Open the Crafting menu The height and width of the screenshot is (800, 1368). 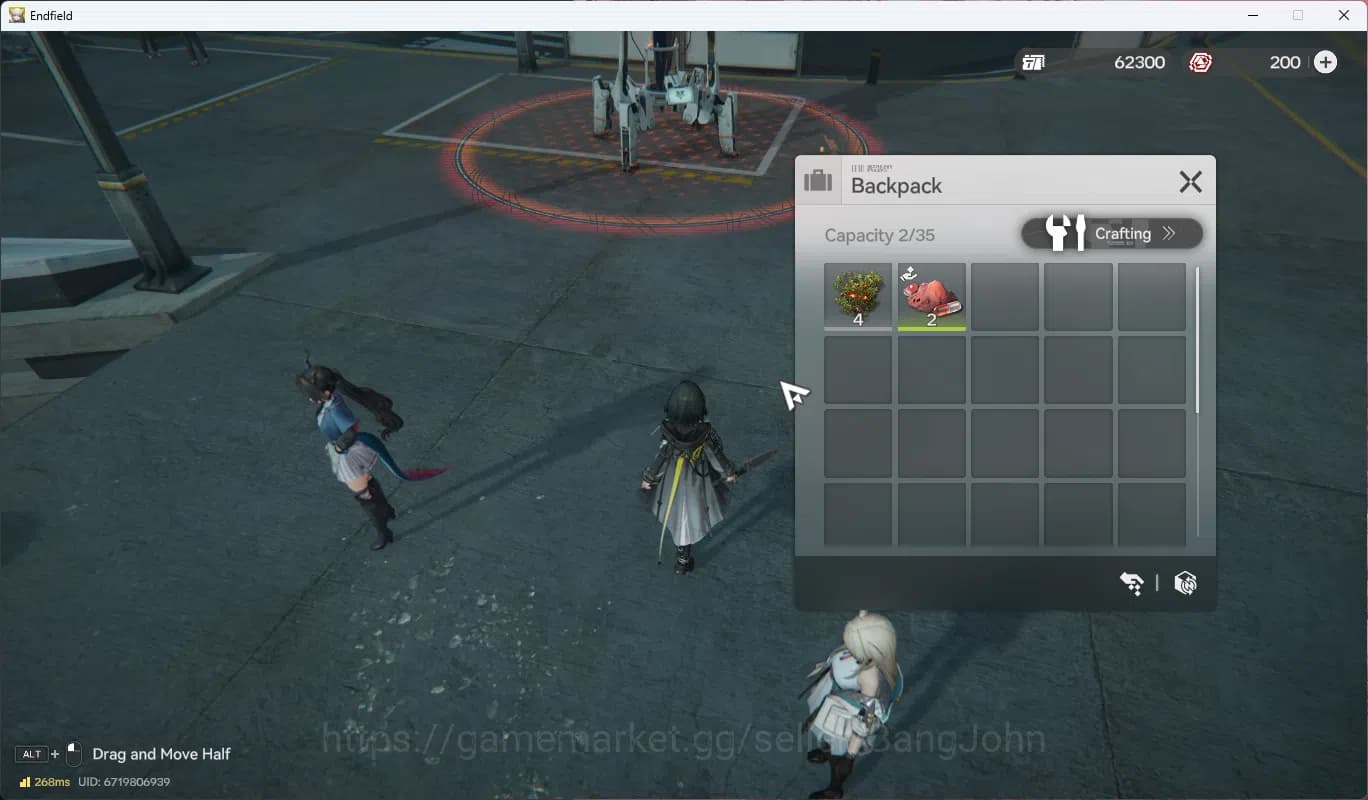click(1112, 234)
